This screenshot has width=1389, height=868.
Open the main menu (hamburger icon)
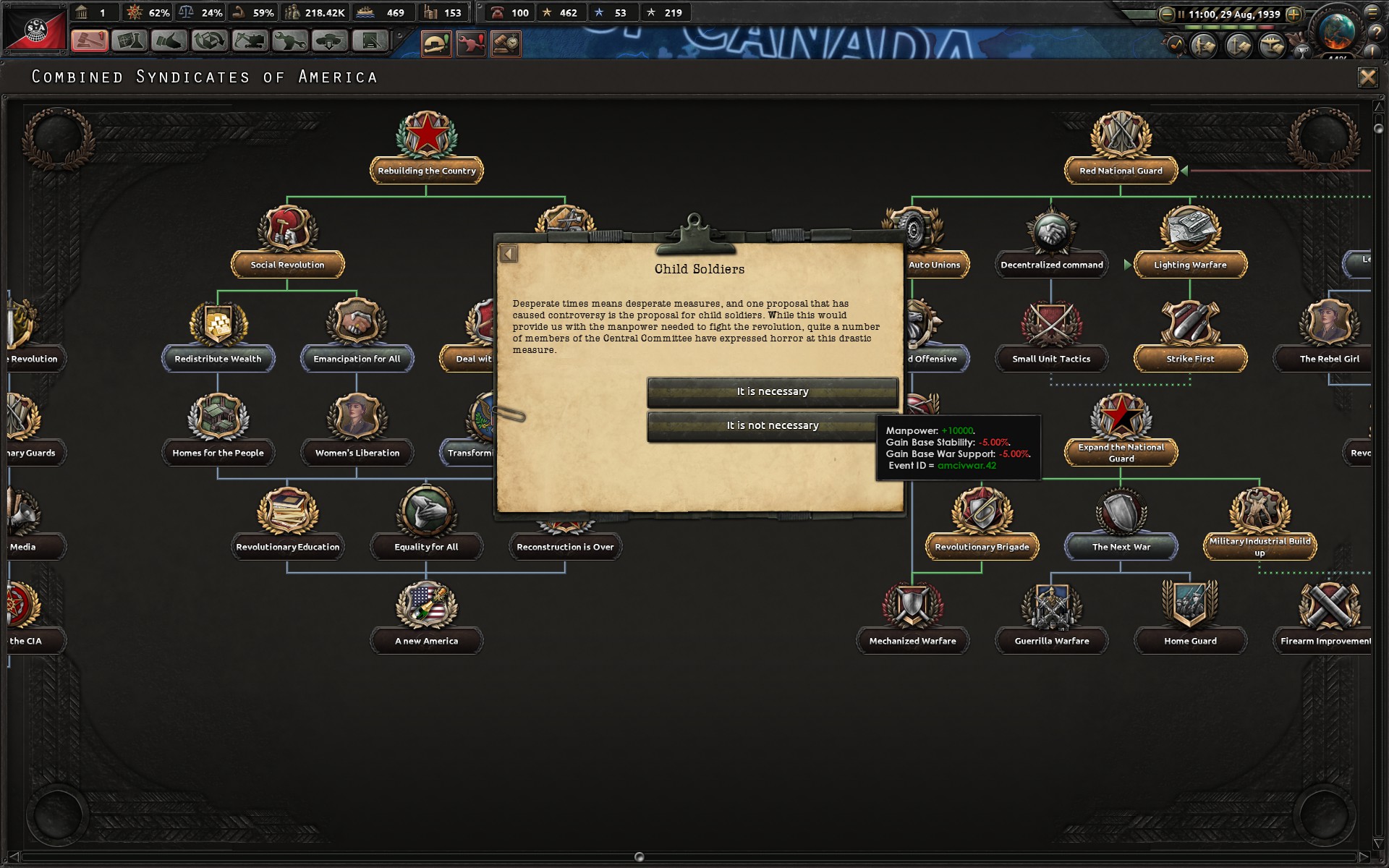(1372, 14)
